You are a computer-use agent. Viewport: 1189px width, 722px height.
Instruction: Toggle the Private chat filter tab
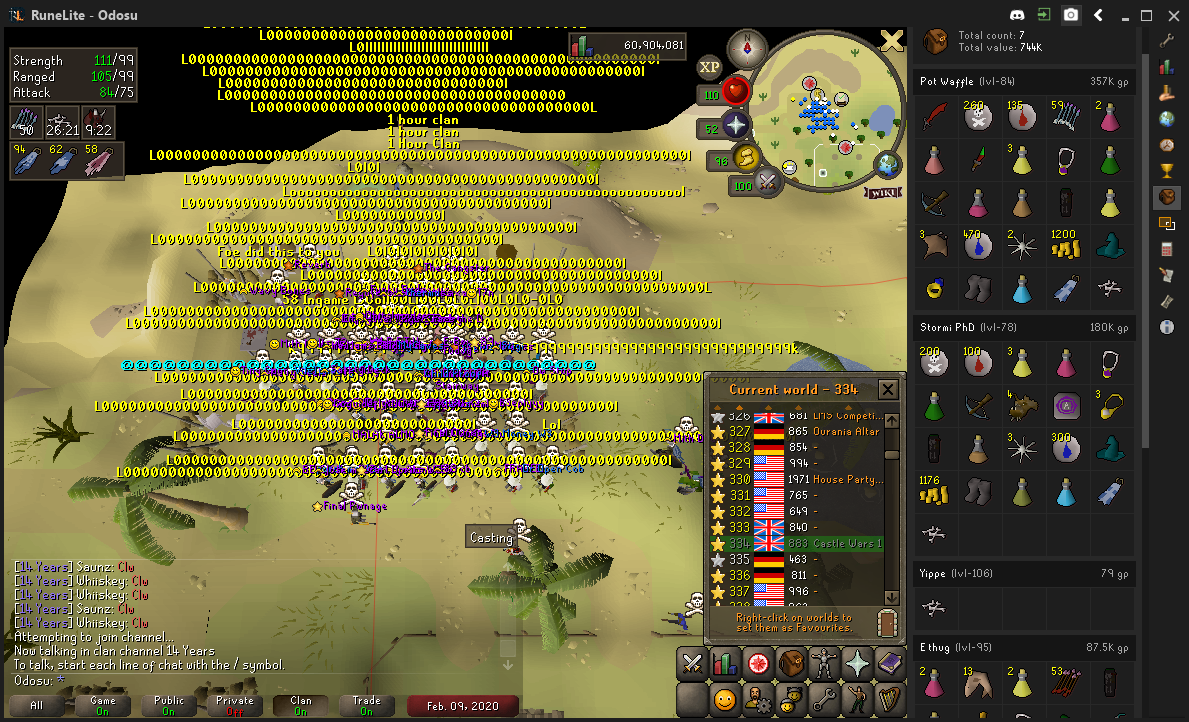[x=235, y=705]
